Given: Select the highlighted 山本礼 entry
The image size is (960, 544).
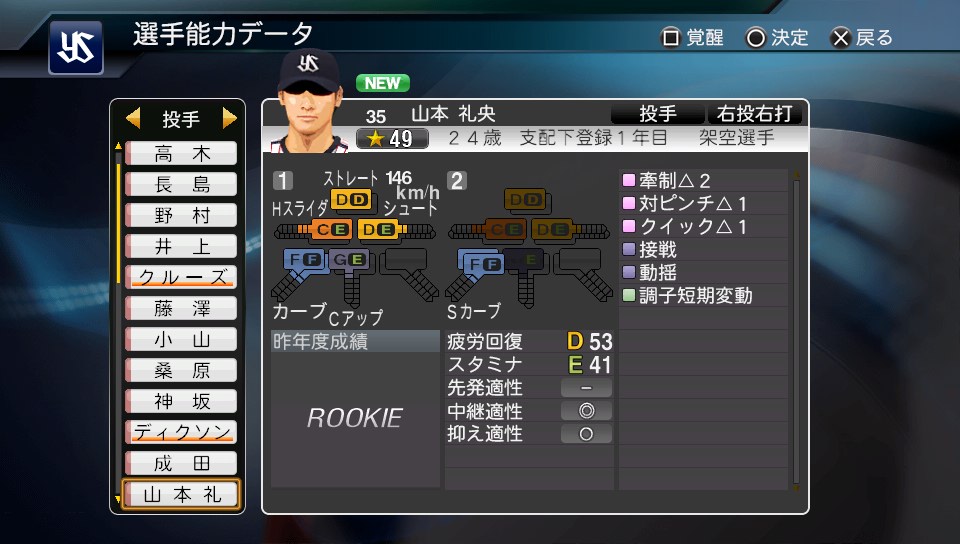Looking at the screenshot, I should 181,495.
